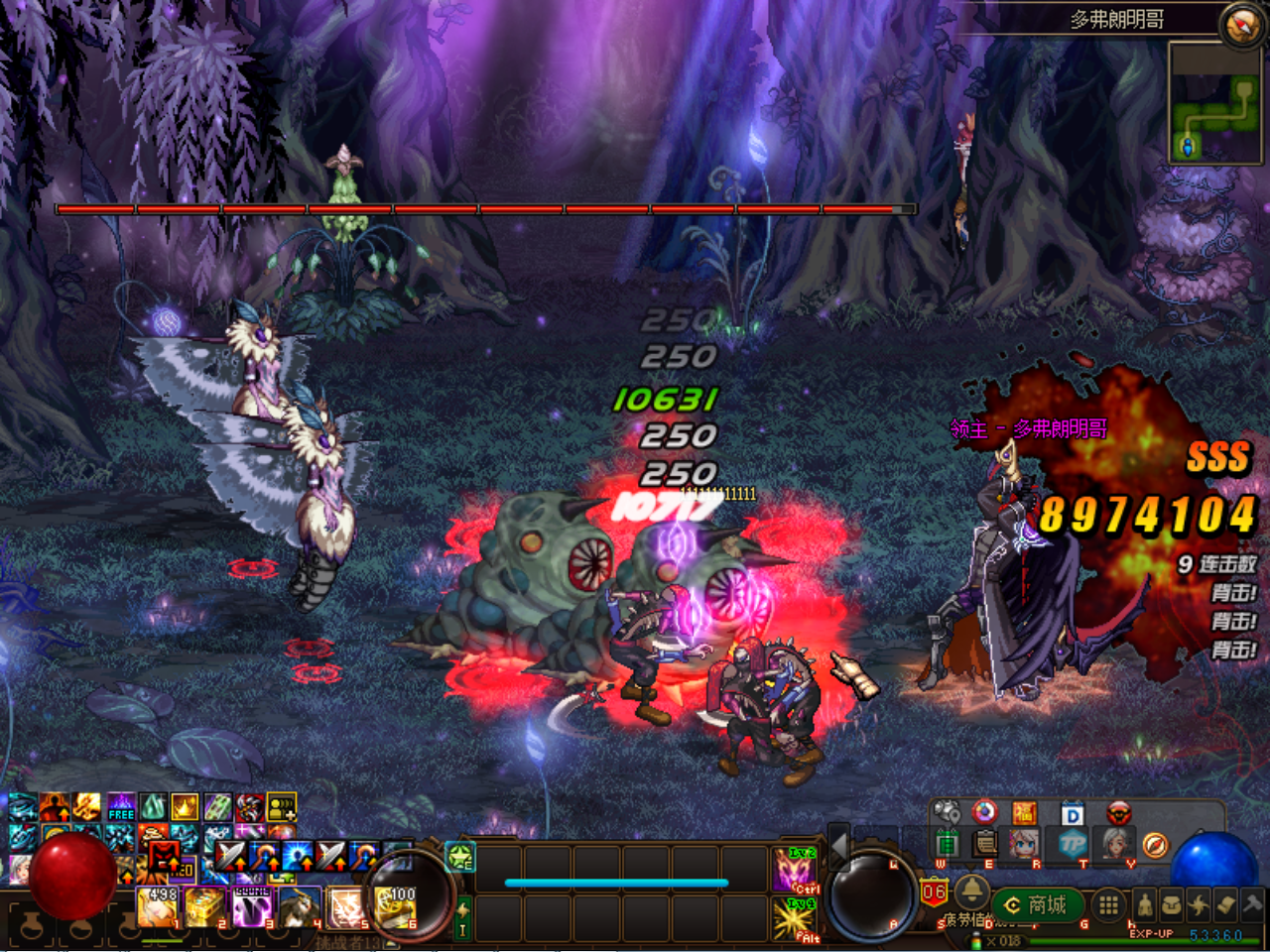Open the green gift package icon labeled W
1270x952 pixels.
pos(948,843)
